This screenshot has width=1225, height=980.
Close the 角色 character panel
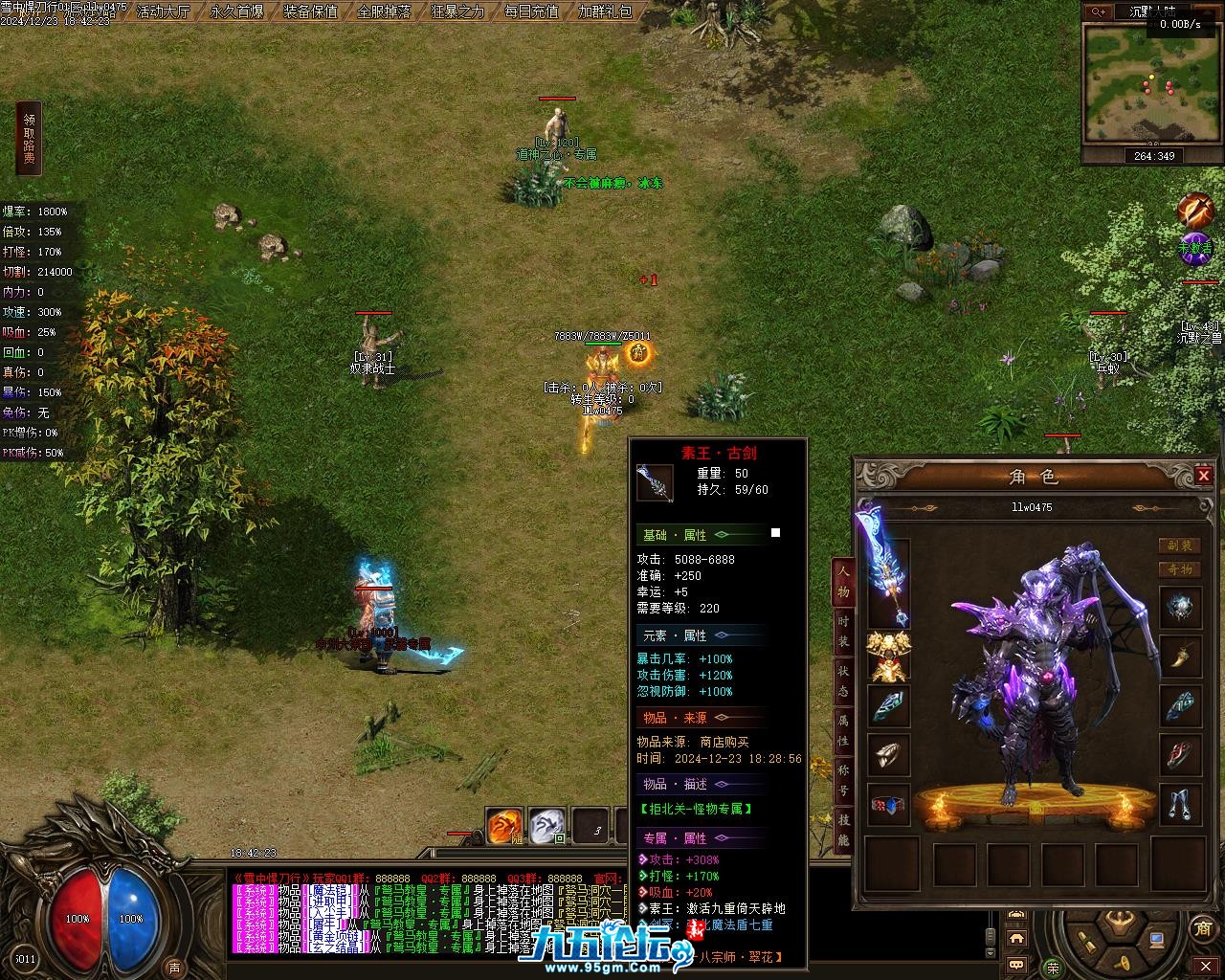pos(1204,476)
